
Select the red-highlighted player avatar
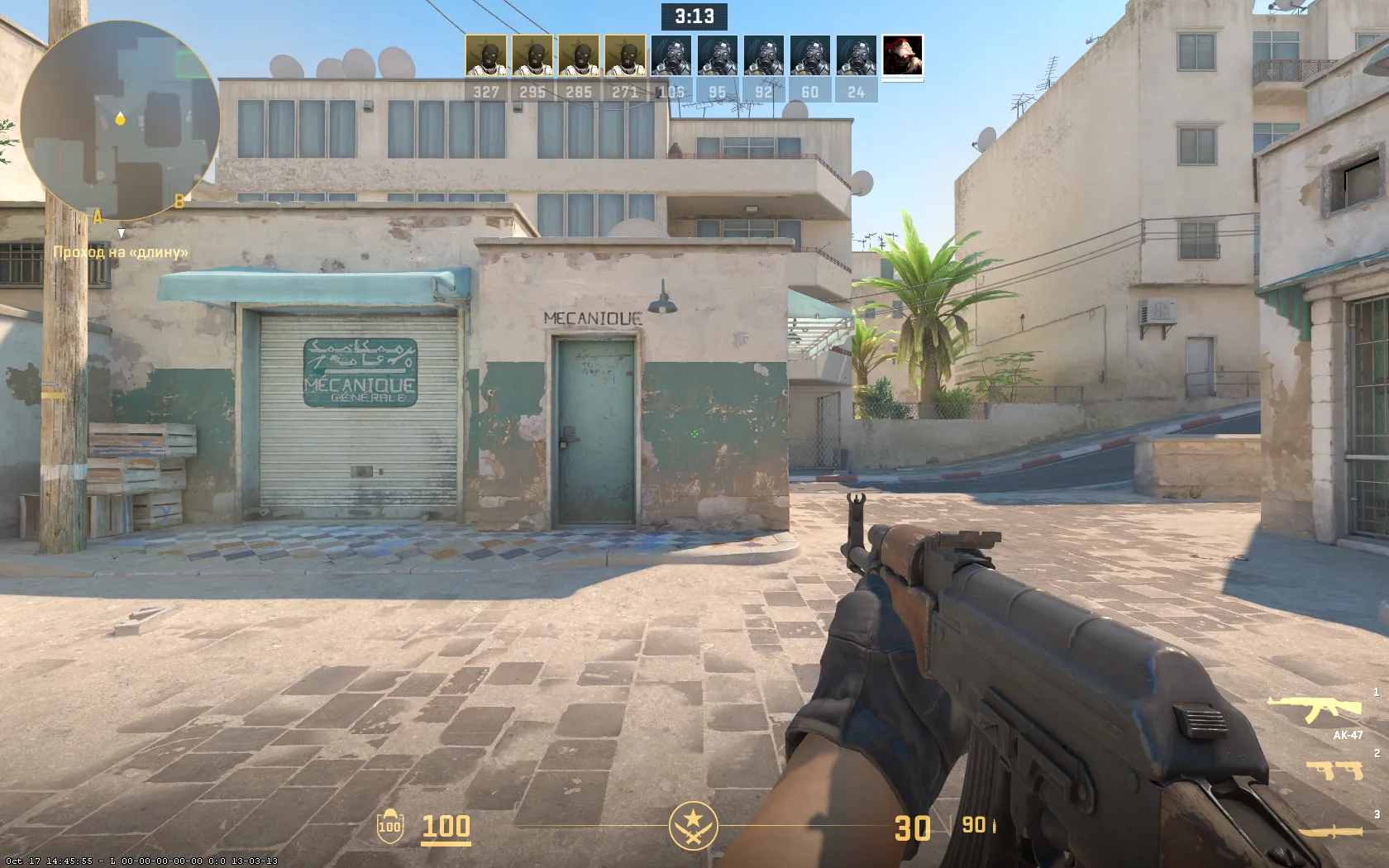pos(902,56)
